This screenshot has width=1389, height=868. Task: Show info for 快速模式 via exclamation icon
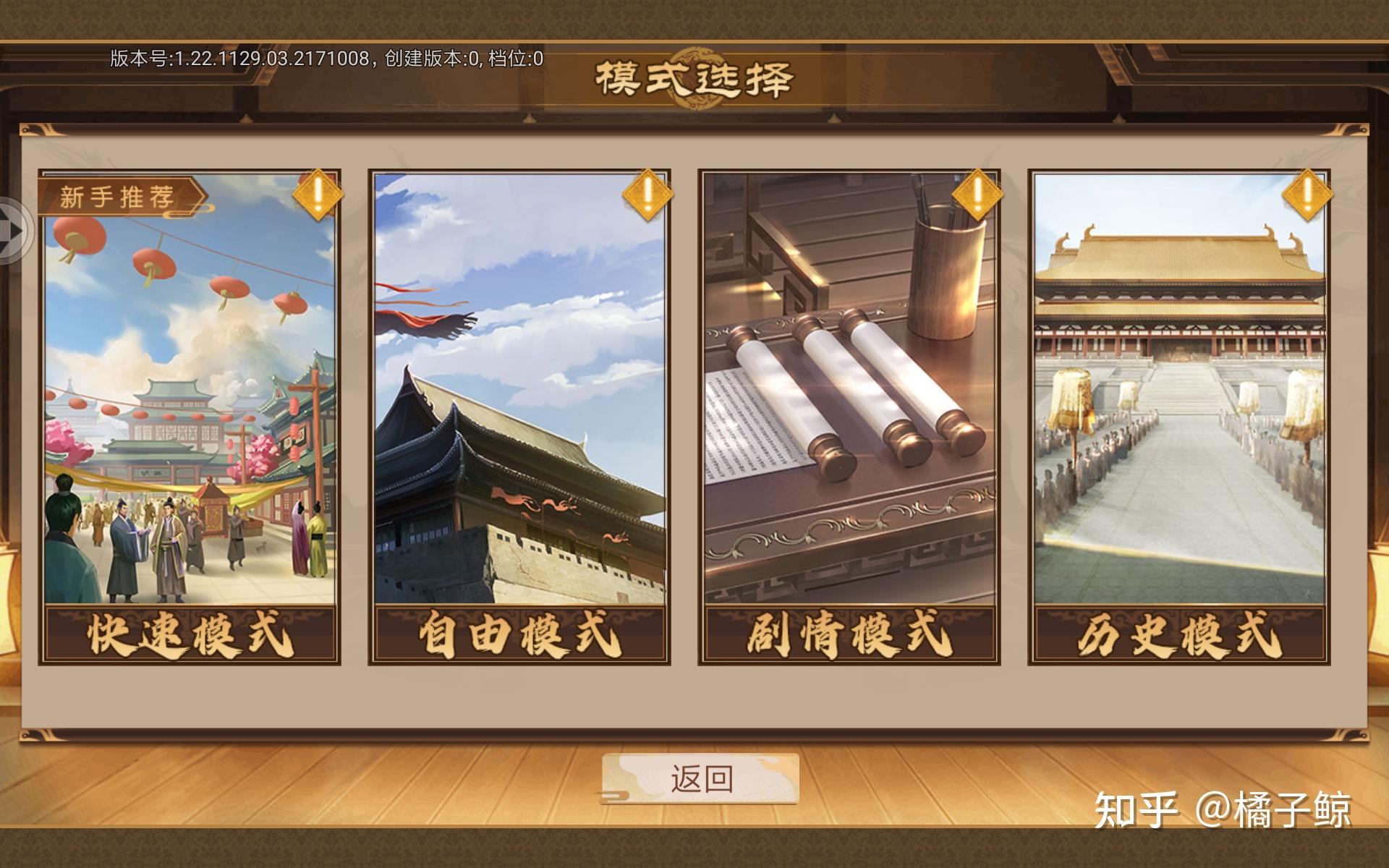[318, 194]
